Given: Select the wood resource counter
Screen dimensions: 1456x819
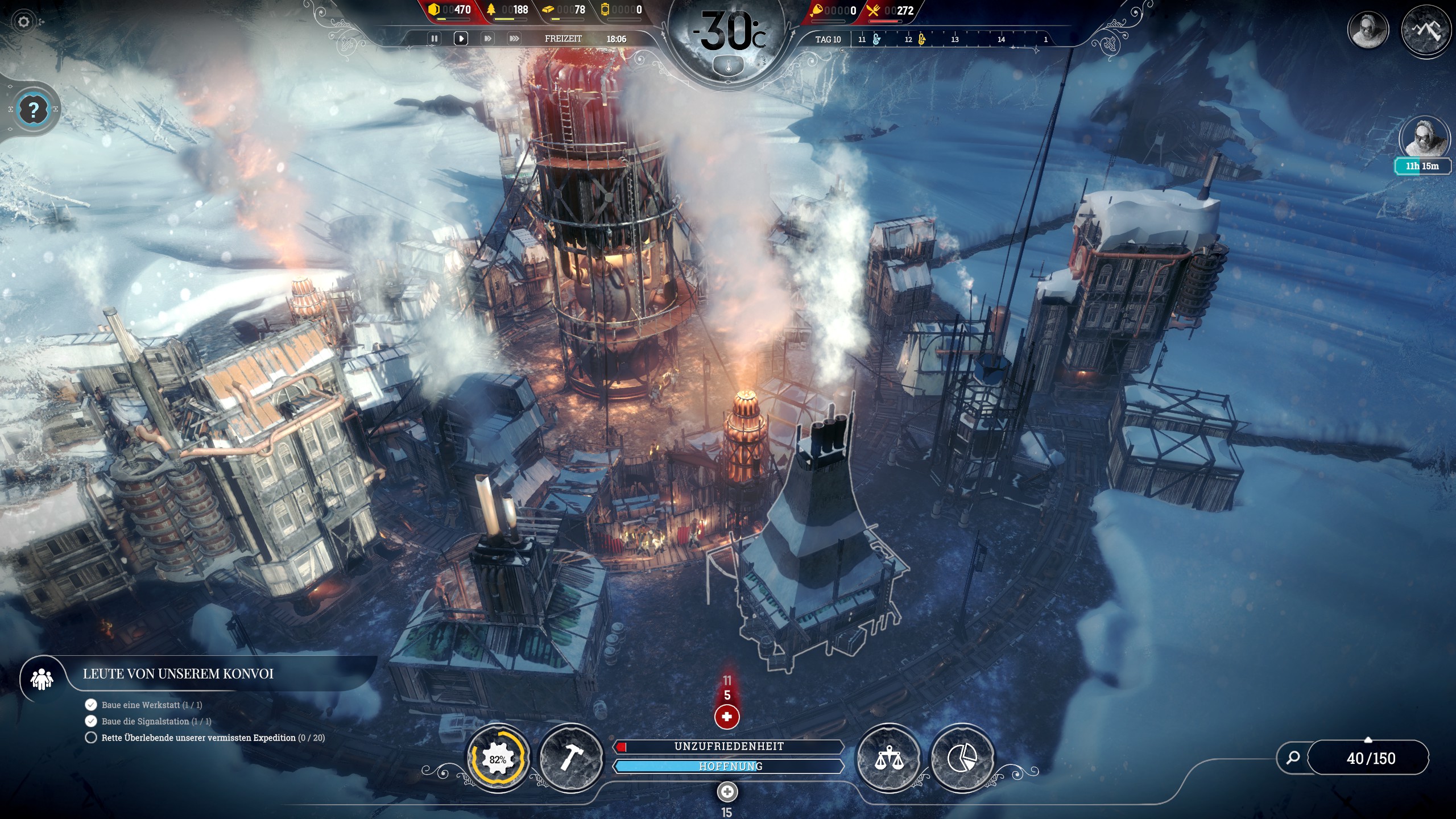Looking at the screenshot, I should click(507, 10).
